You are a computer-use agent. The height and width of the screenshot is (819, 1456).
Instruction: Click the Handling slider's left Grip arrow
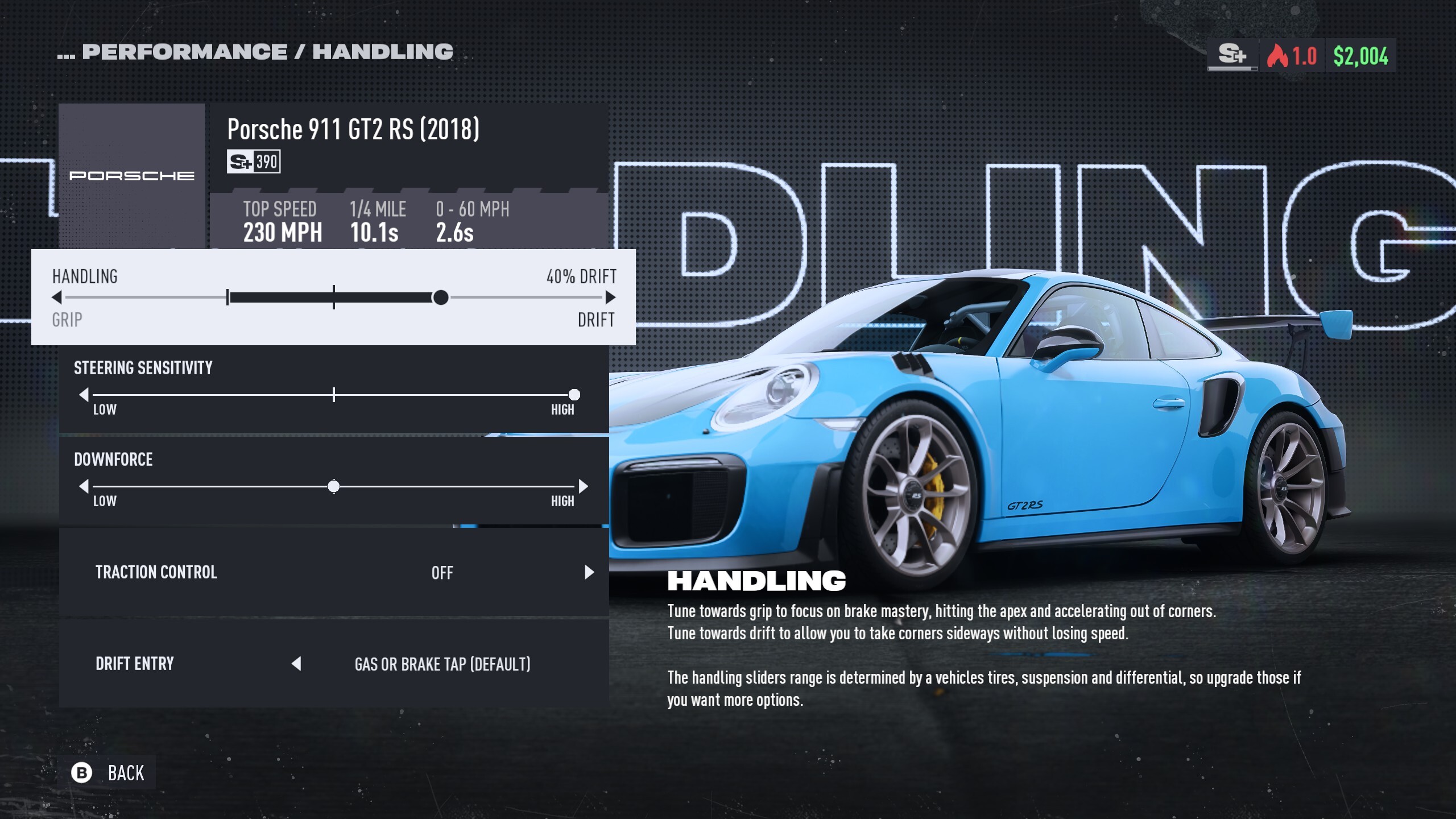coord(57,297)
